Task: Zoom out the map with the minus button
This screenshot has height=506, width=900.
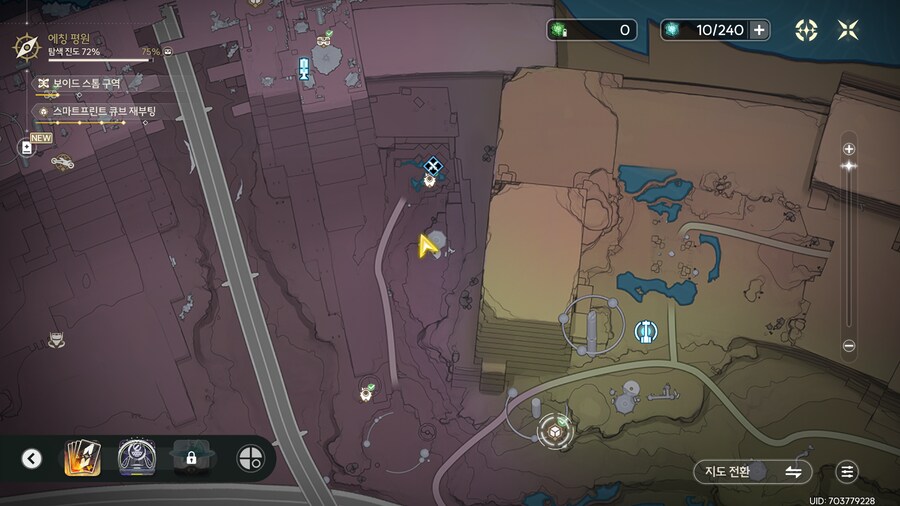Action: [849, 346]
